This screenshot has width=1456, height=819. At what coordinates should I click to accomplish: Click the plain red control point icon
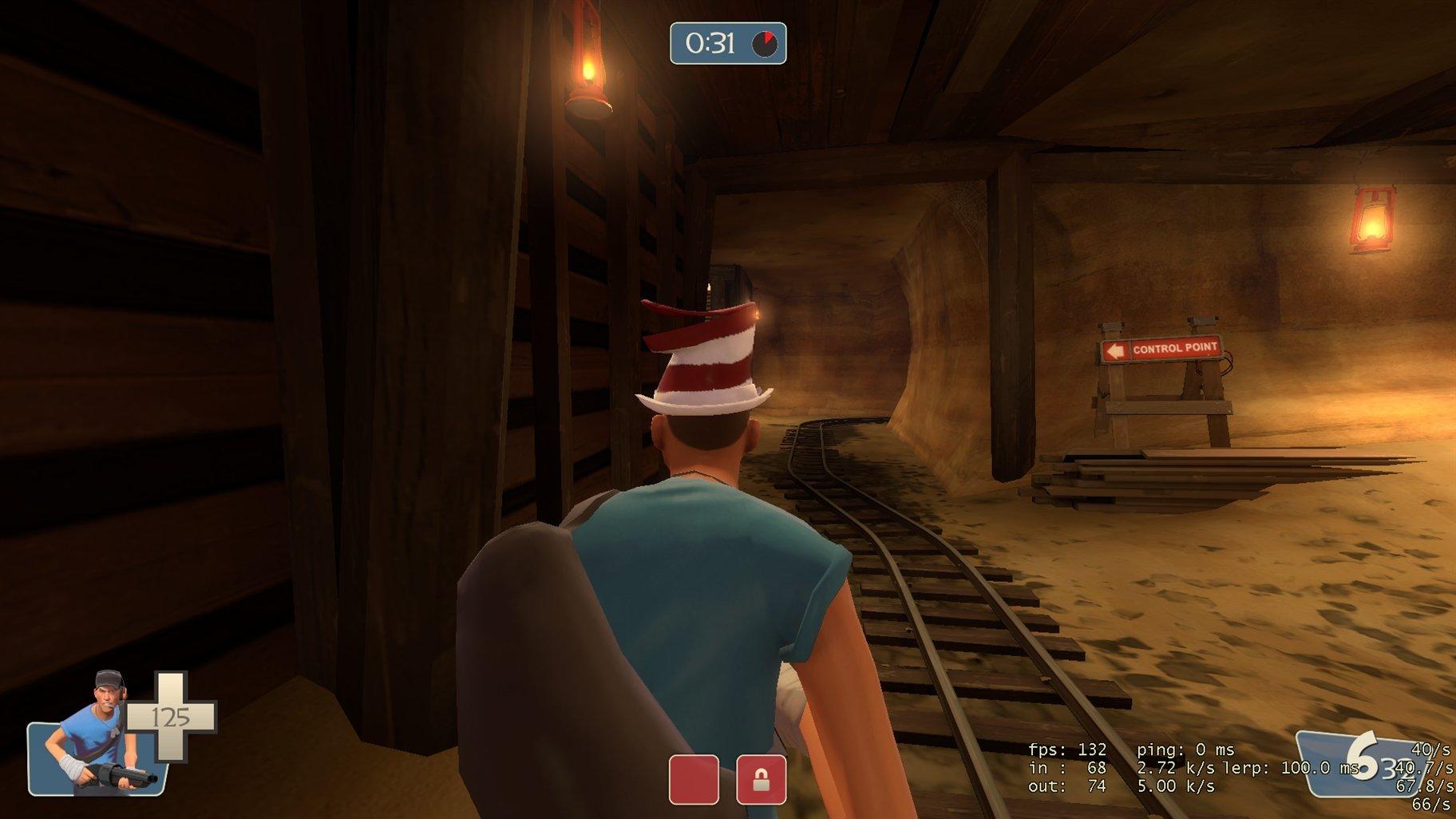694,779
